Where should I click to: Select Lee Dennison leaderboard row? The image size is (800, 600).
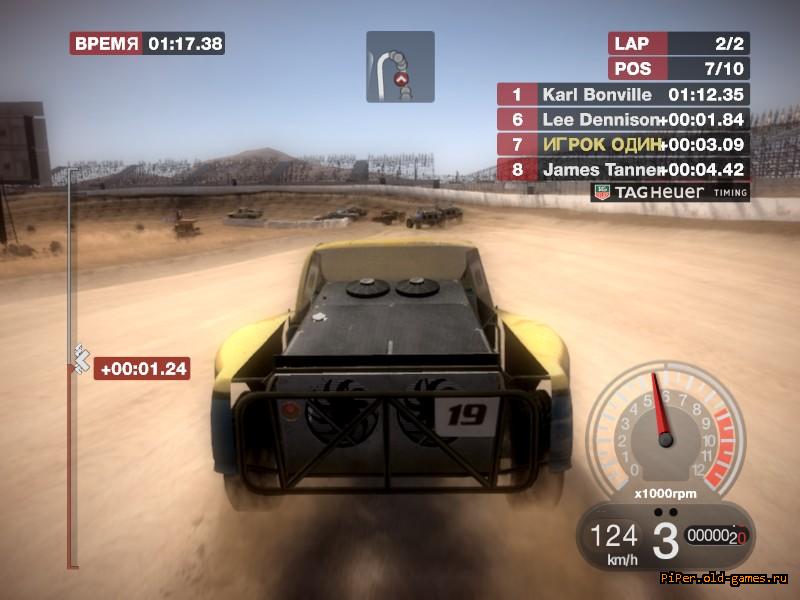623,120
